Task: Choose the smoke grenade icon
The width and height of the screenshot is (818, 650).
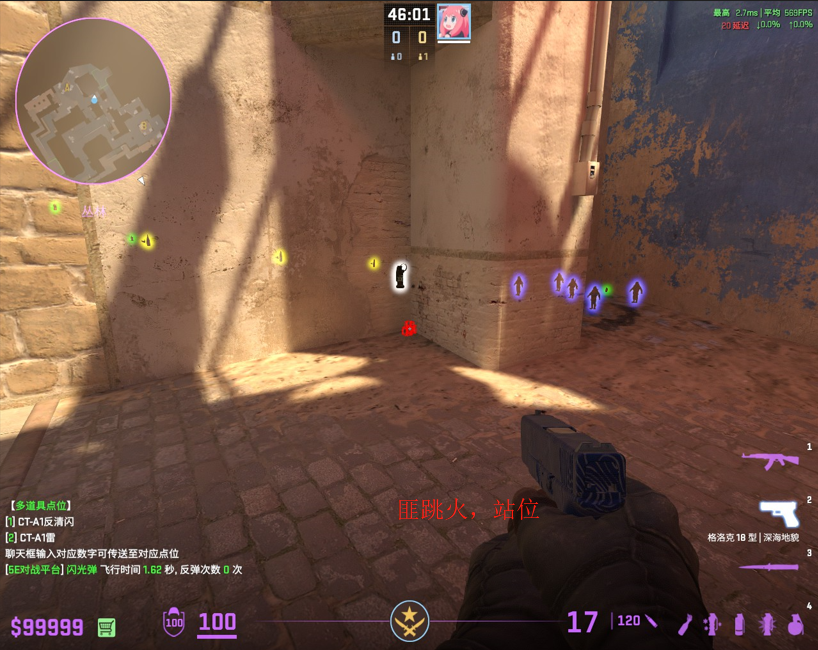Action: 740,624
